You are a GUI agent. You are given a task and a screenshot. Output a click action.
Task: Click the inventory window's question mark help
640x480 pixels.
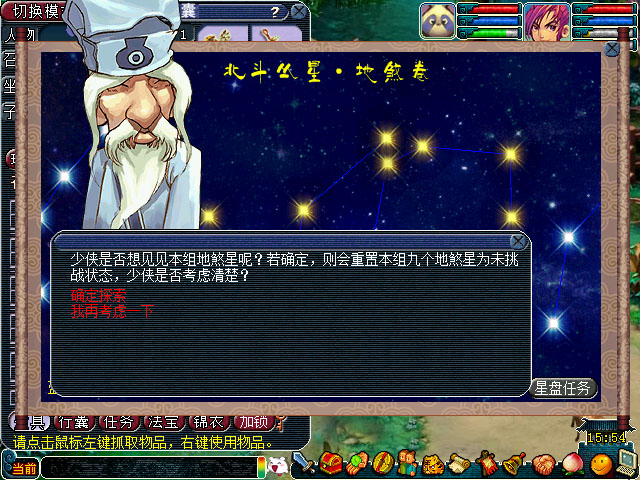pyautogui.click(x=274, y=13)
